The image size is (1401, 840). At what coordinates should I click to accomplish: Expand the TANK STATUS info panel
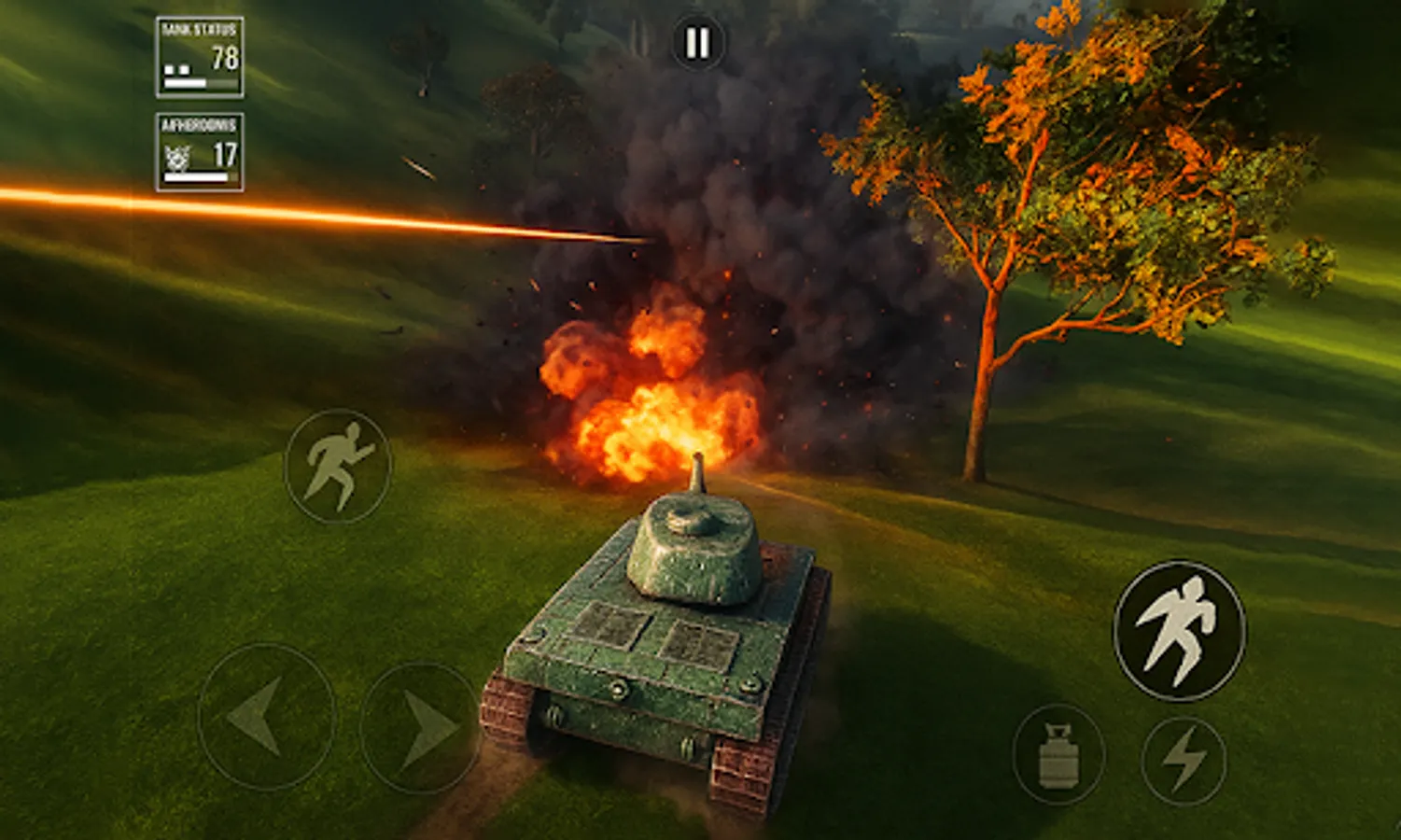click(x=197, y=54)
